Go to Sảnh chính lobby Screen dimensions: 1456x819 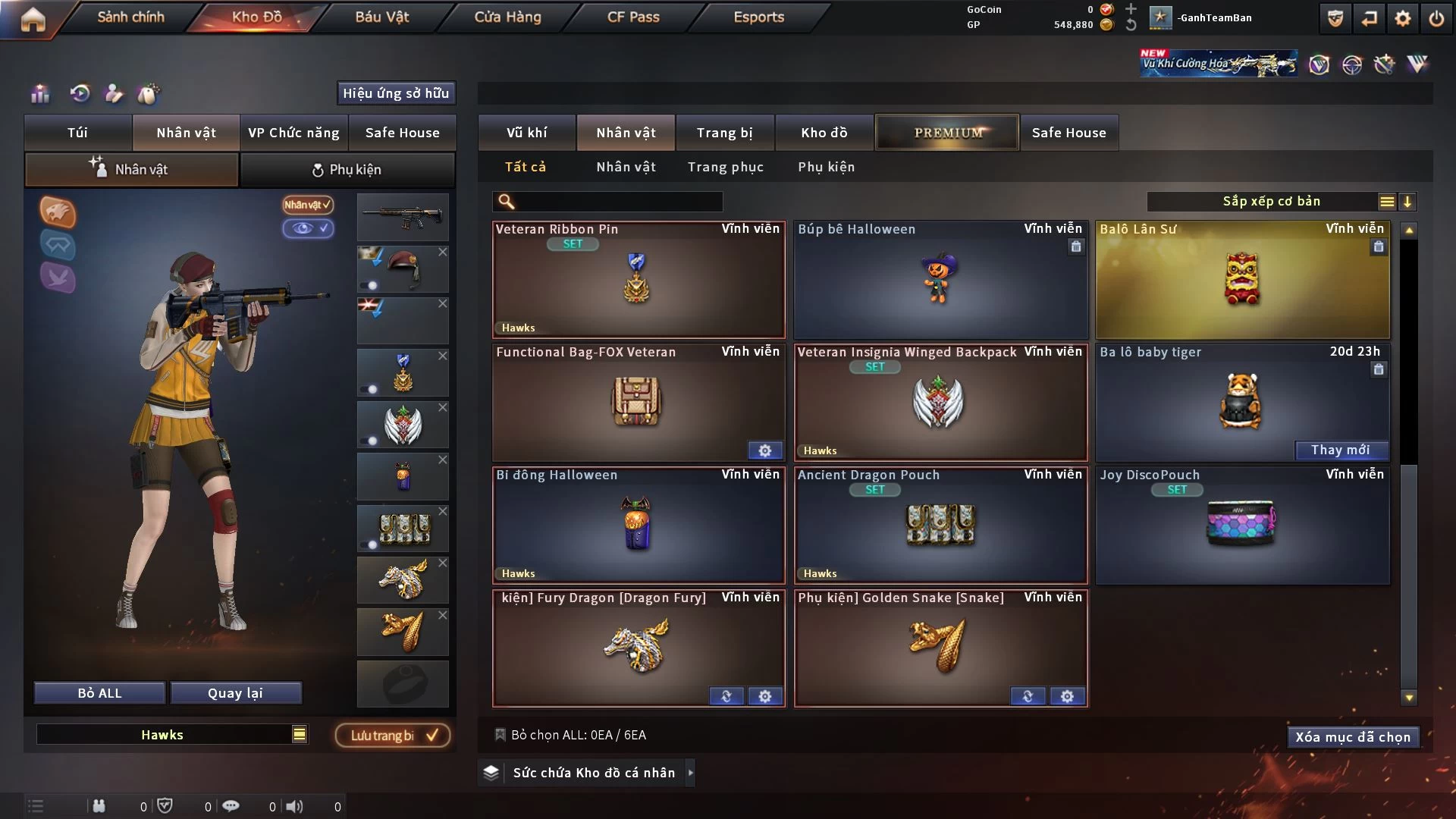coord(130,17)
